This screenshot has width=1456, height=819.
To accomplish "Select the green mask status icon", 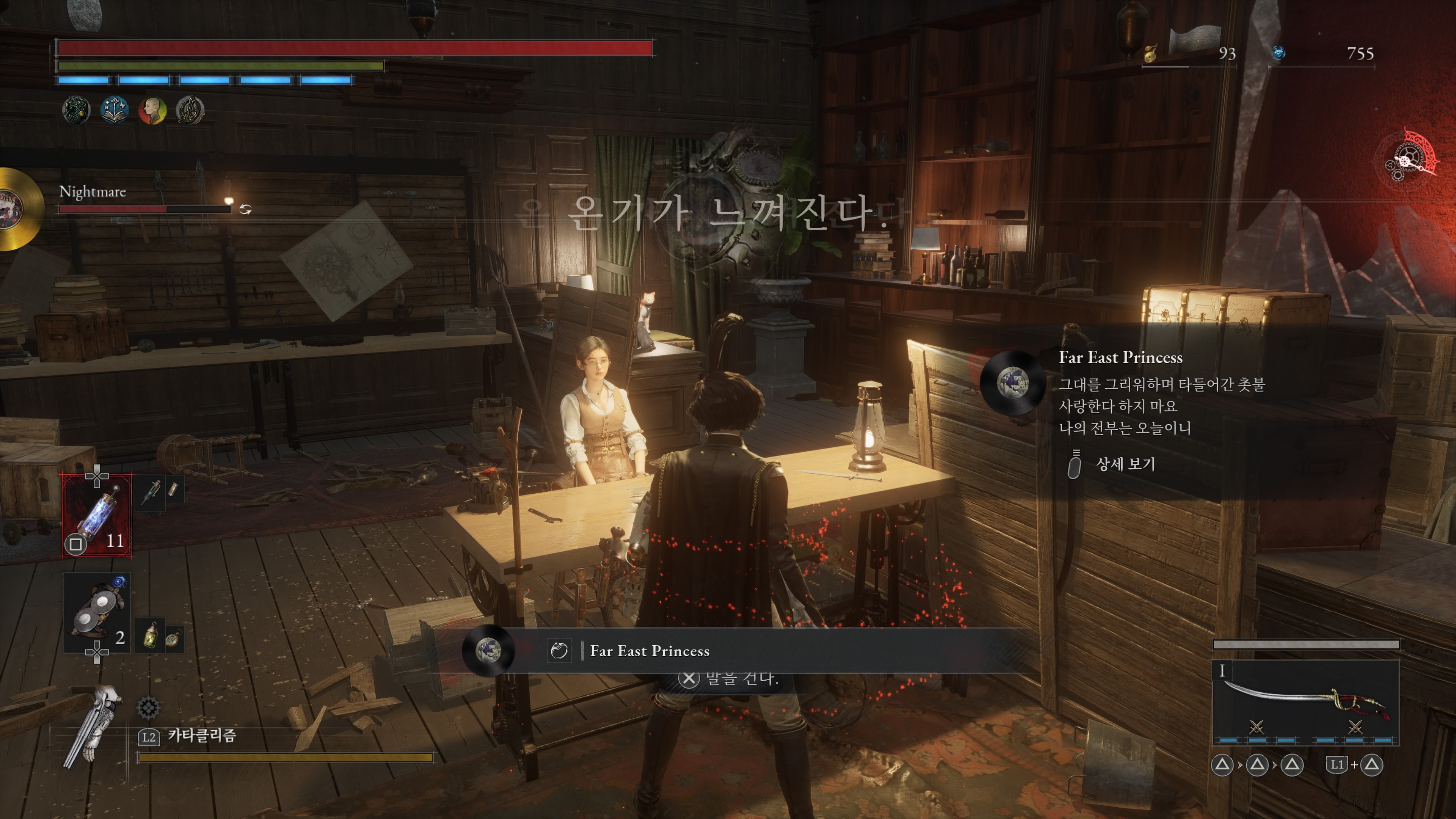I will 76,110.
